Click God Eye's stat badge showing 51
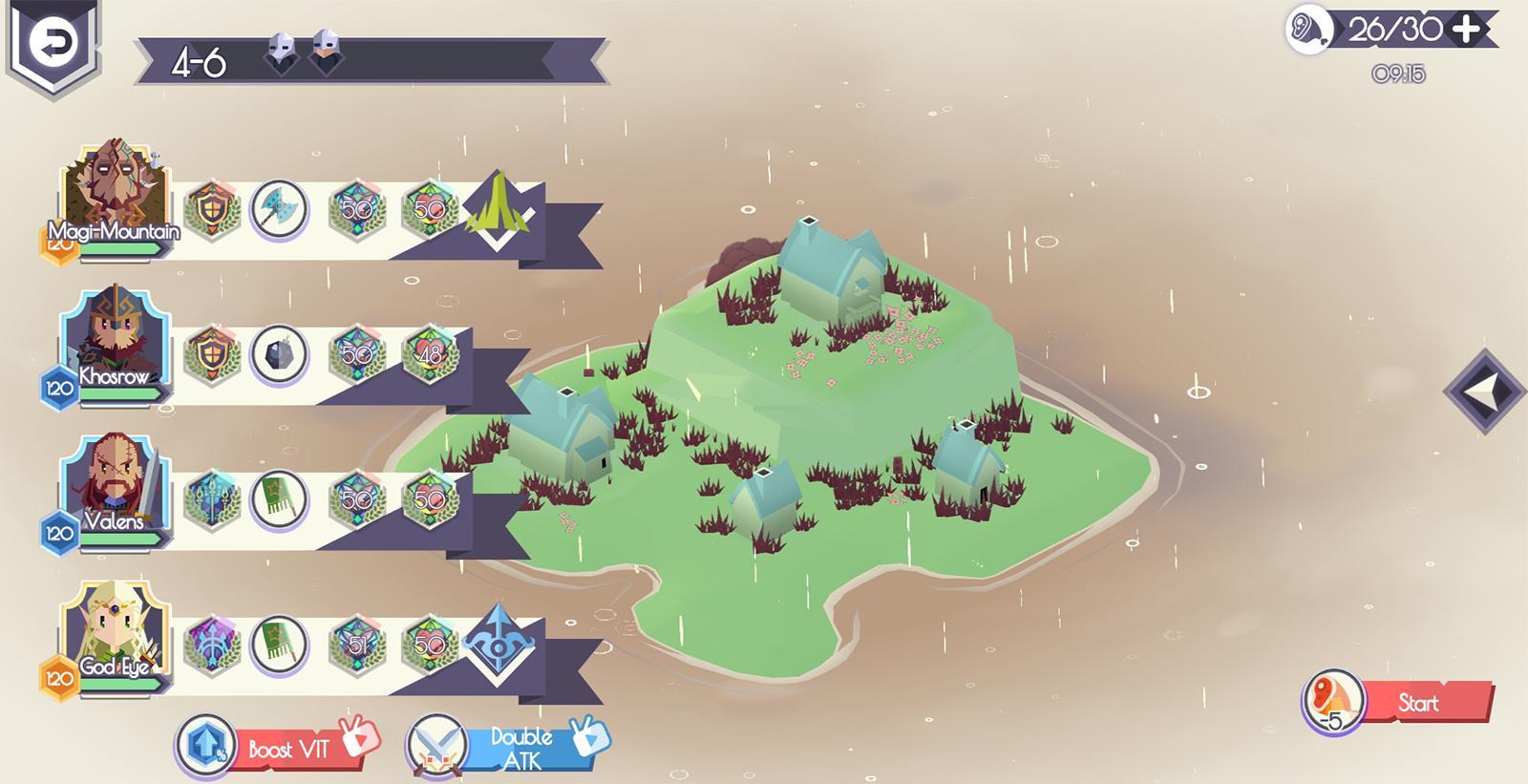Image resolution: width=1528 pixels, height=784 pixels. coord(357,645)
